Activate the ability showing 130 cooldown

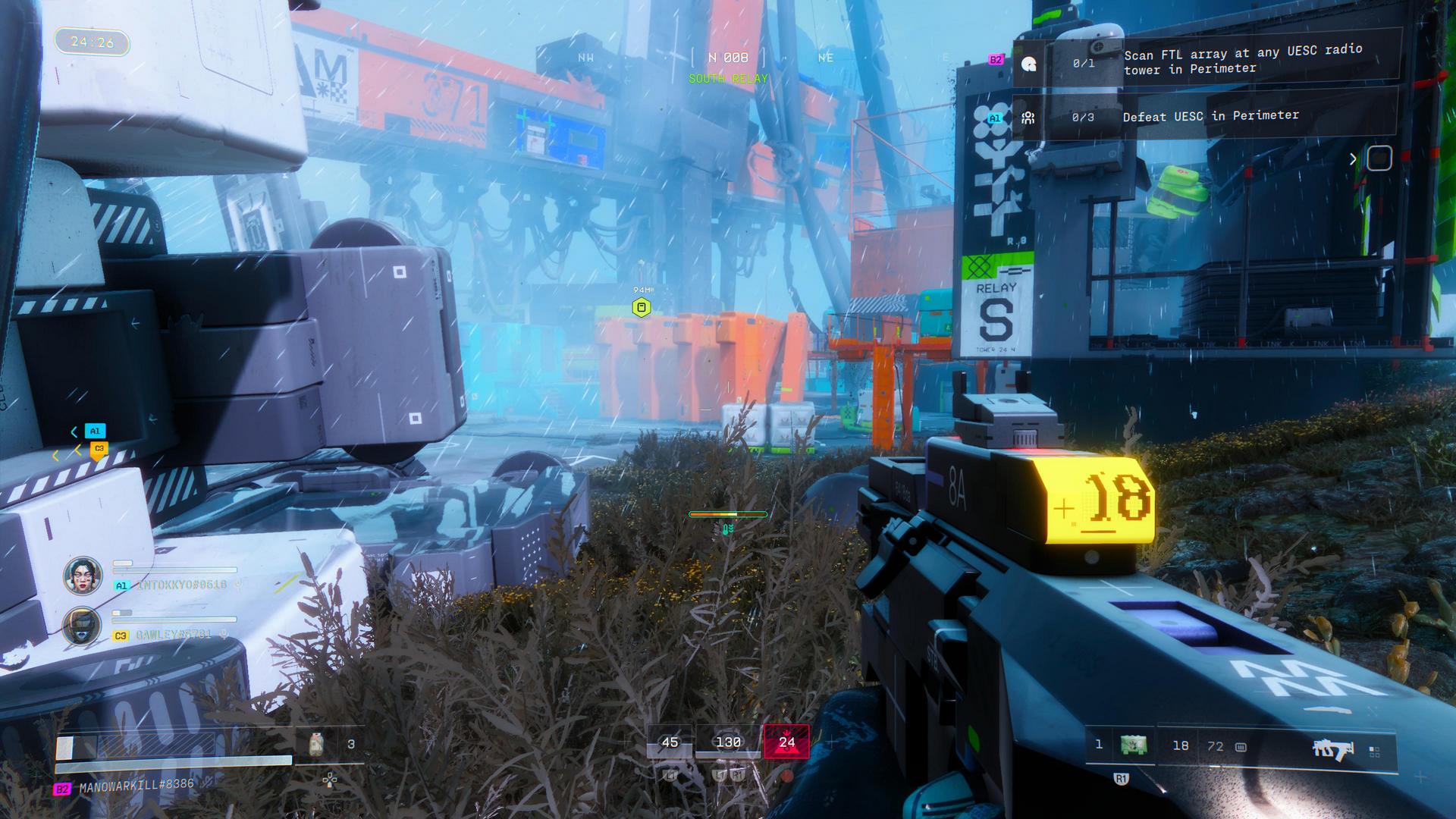point(728,742)
